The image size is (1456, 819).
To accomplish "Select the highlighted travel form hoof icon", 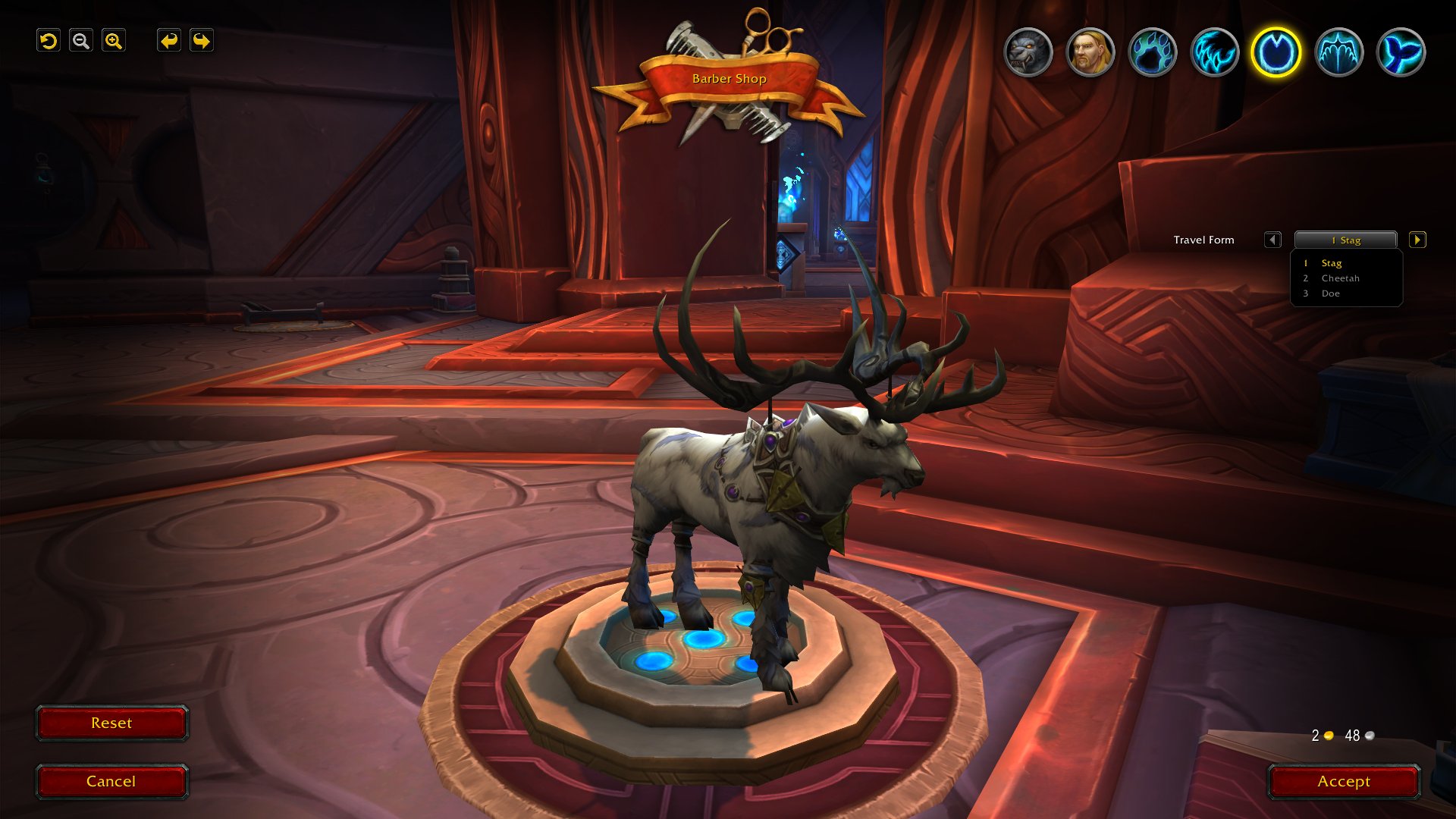I will 1276,52.
